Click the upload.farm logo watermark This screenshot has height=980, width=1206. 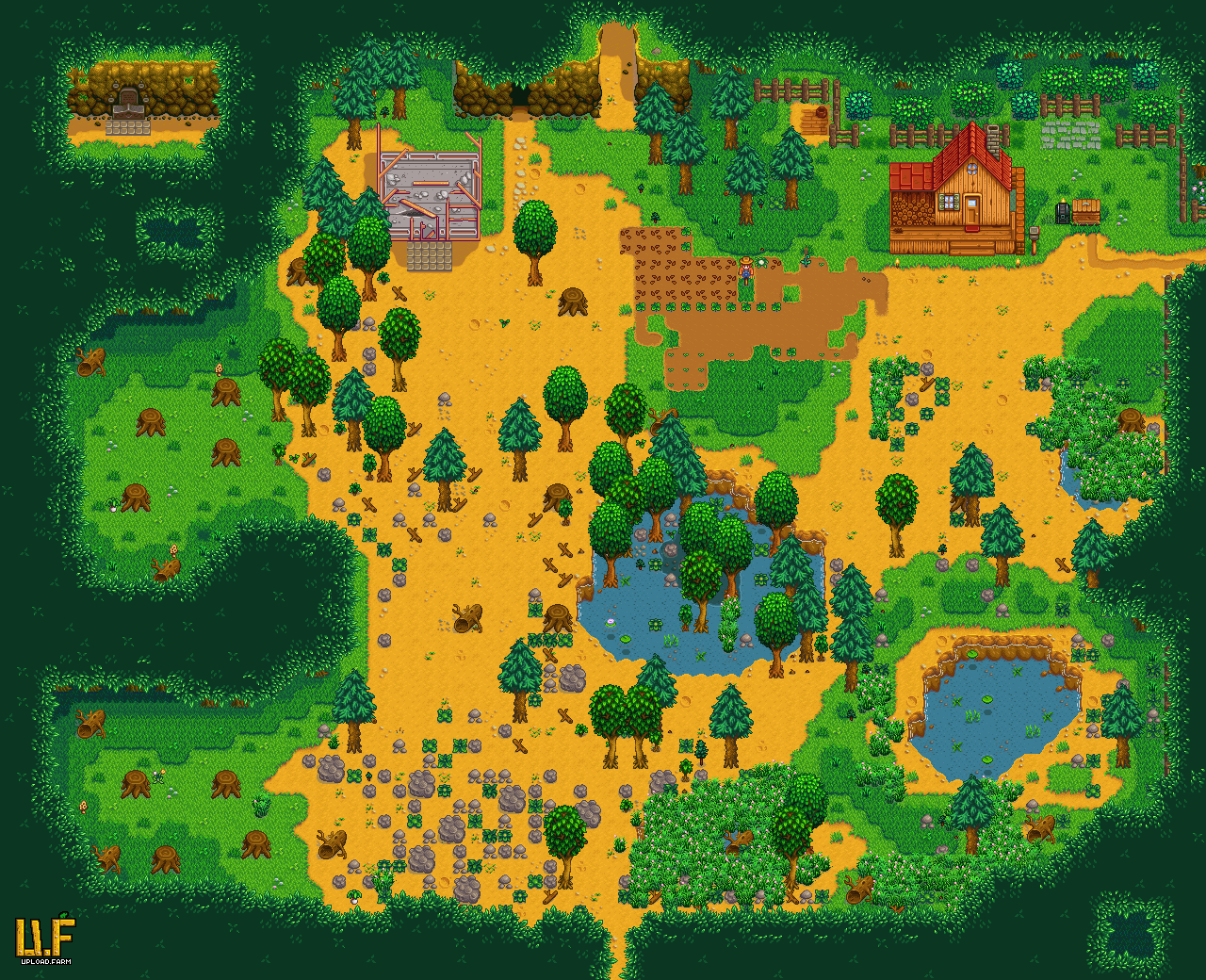tap(44, 939)
